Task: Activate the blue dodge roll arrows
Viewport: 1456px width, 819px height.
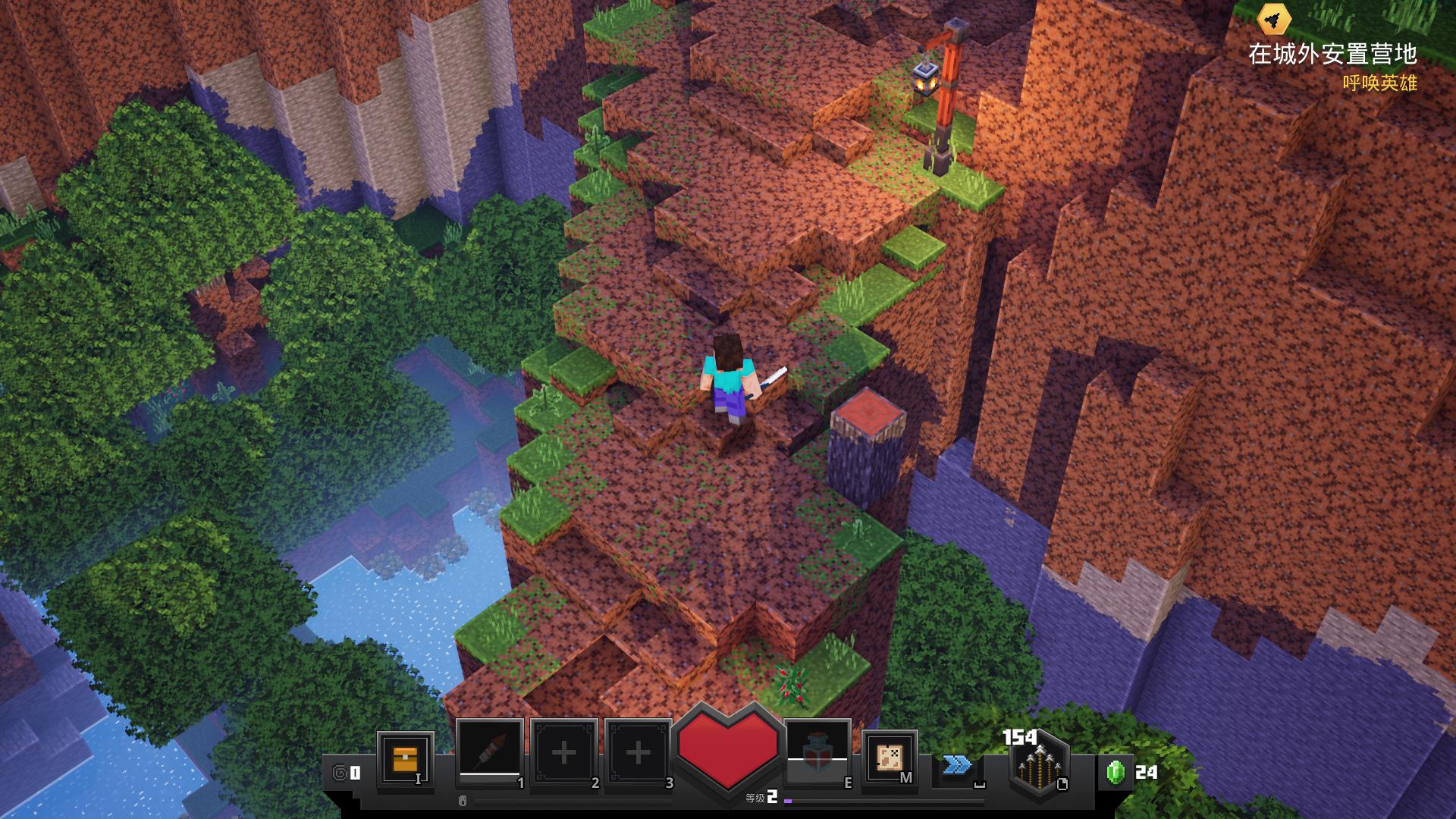Action: 958,765
